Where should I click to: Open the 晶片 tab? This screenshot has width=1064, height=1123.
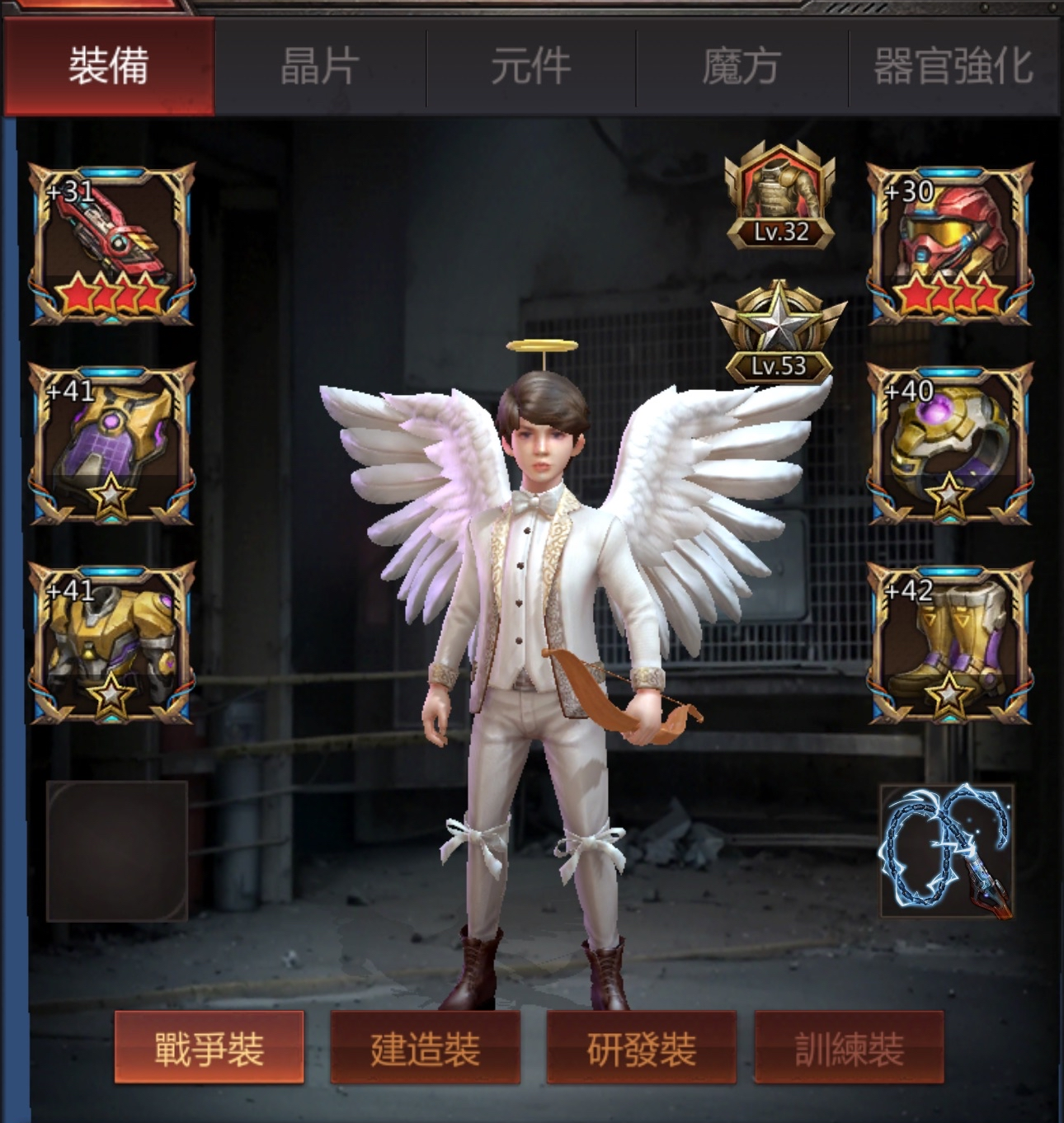320,66
